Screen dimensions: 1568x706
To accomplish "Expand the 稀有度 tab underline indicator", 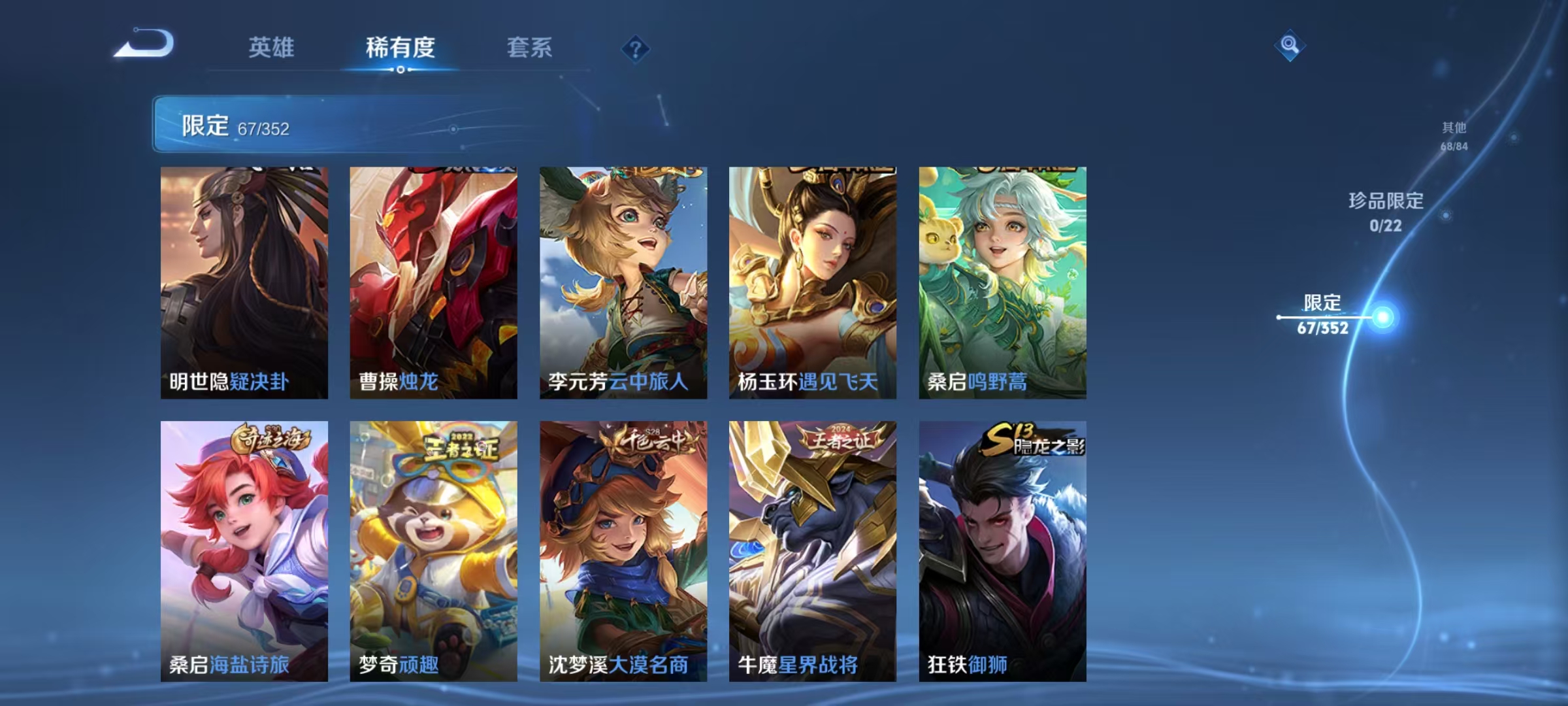I will click(401, 70).
